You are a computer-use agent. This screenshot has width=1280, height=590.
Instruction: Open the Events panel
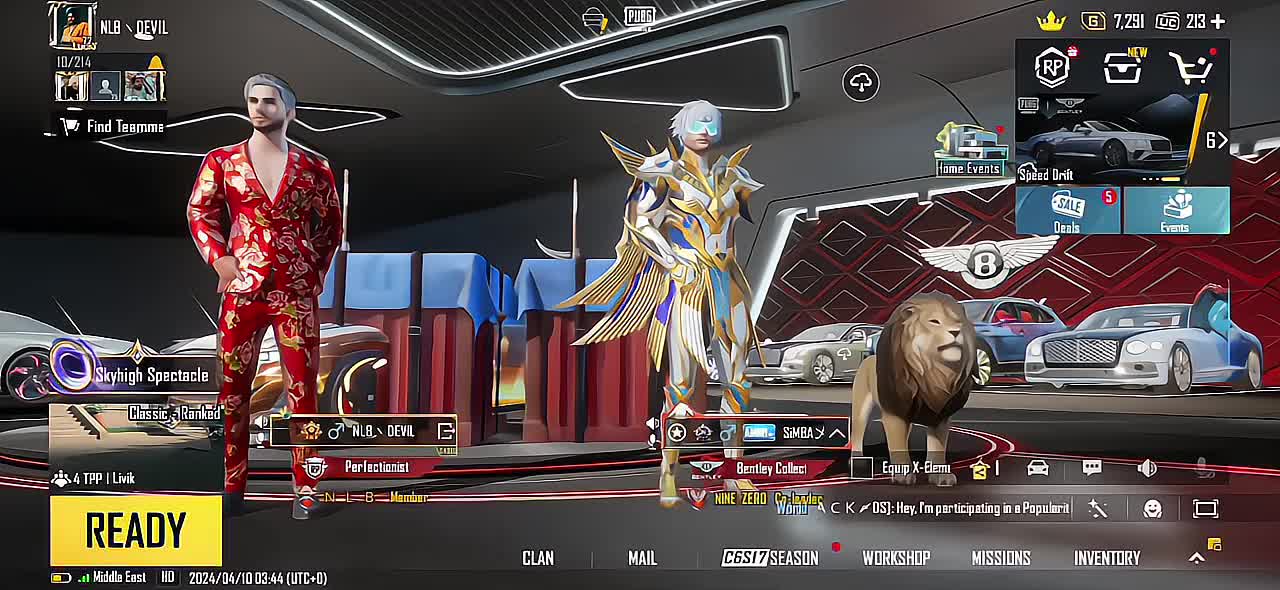click(1175, 210)
